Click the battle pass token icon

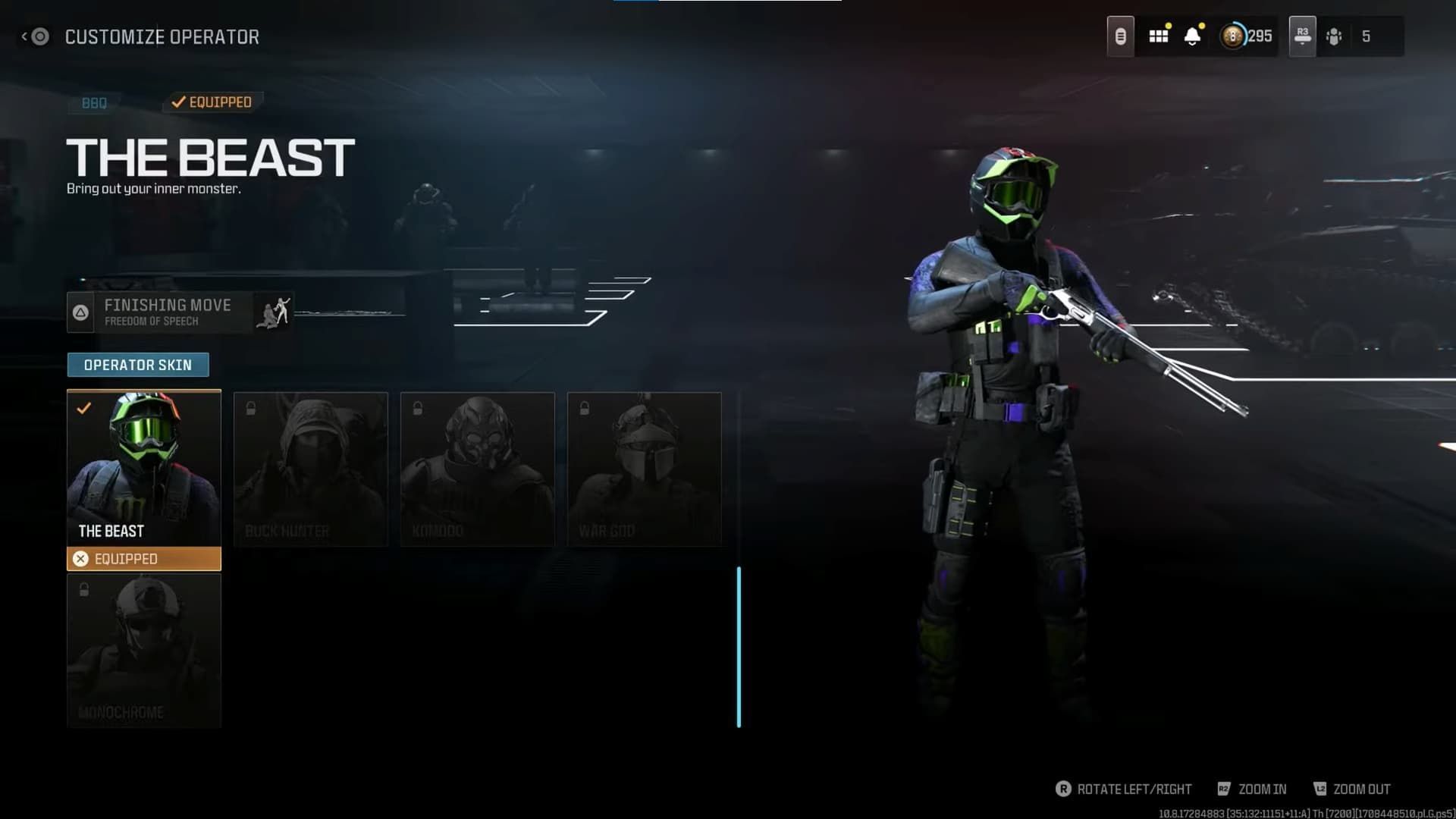[x=1122, y=36]
